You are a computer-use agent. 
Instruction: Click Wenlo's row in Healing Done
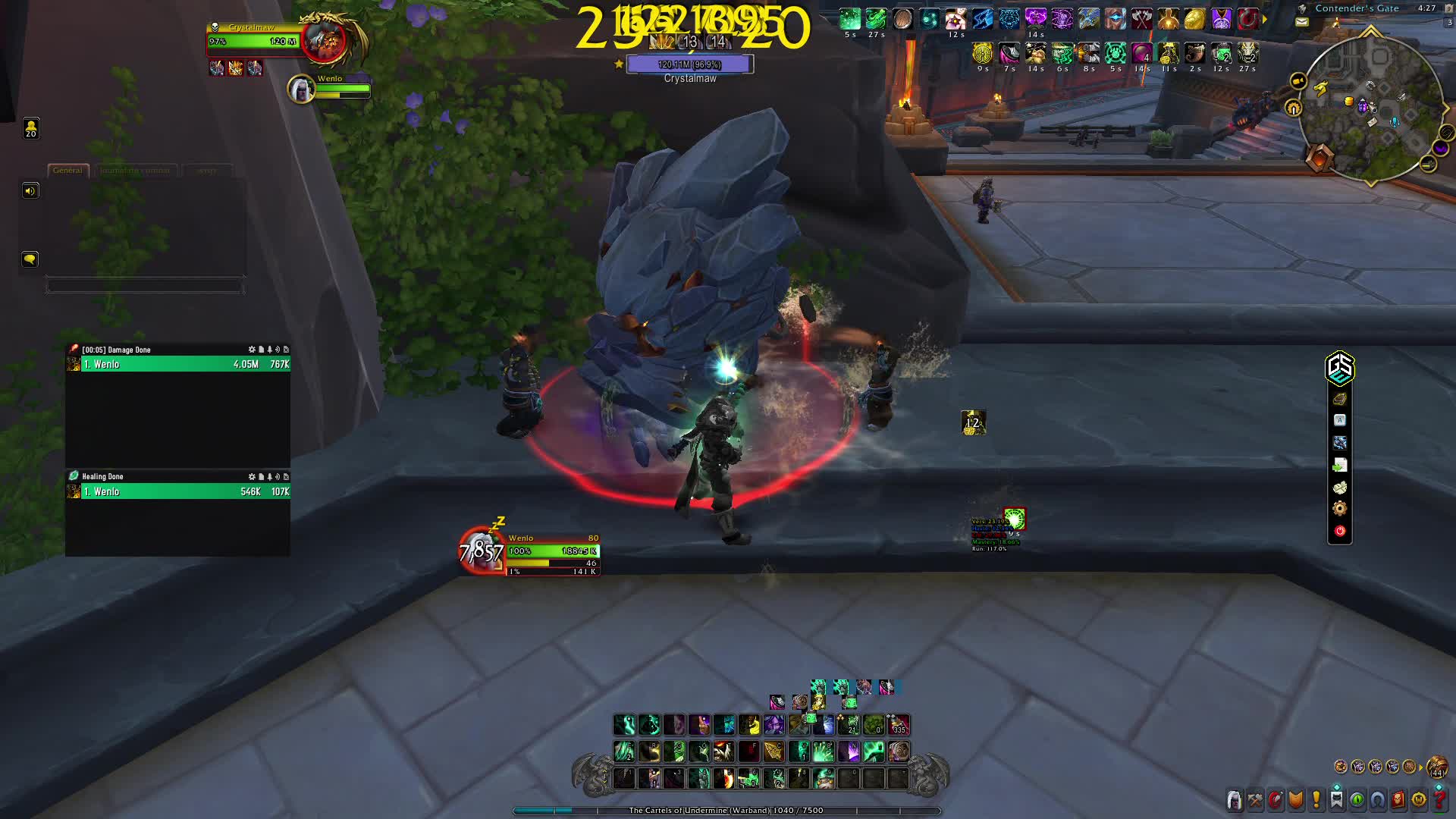coord(174,491)
